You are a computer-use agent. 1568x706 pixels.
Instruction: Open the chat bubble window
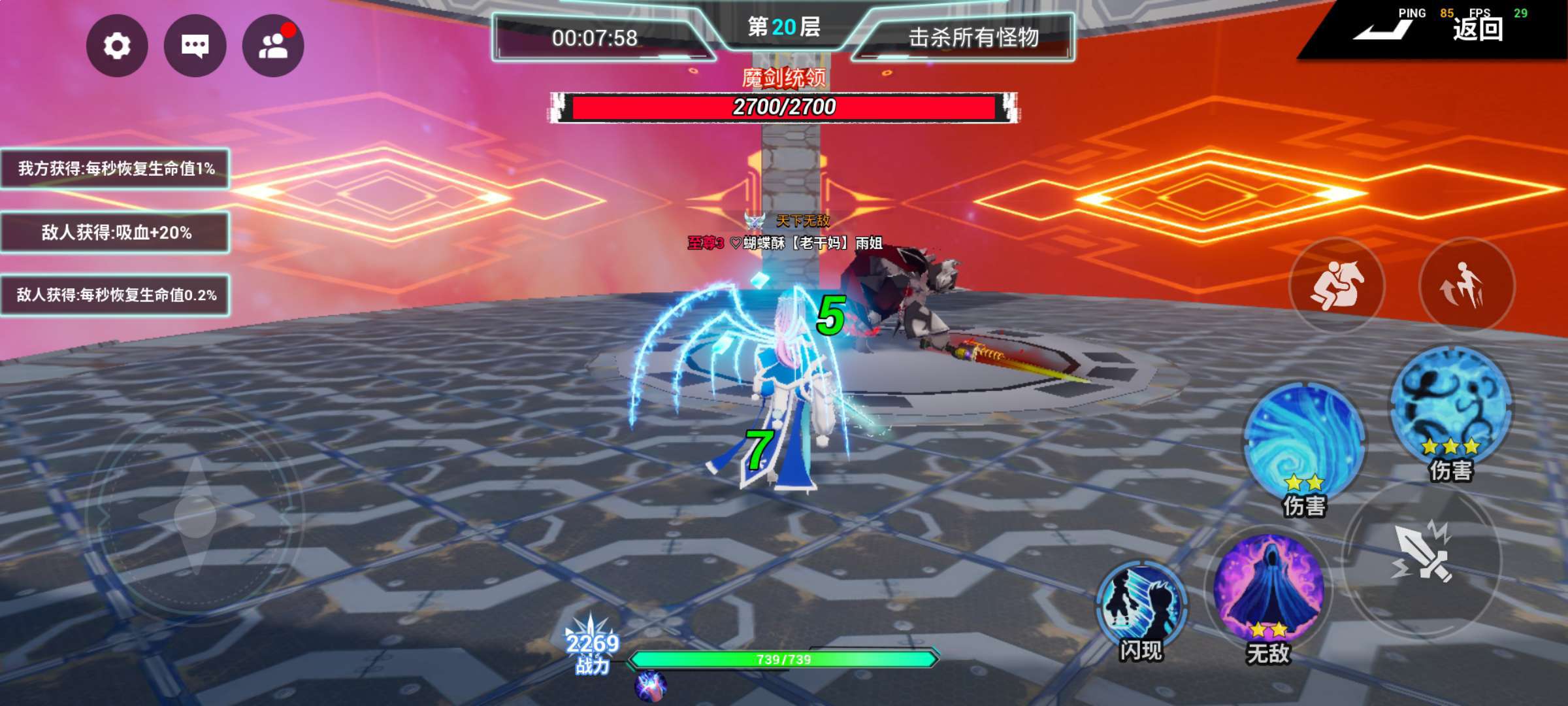[195, 46]
